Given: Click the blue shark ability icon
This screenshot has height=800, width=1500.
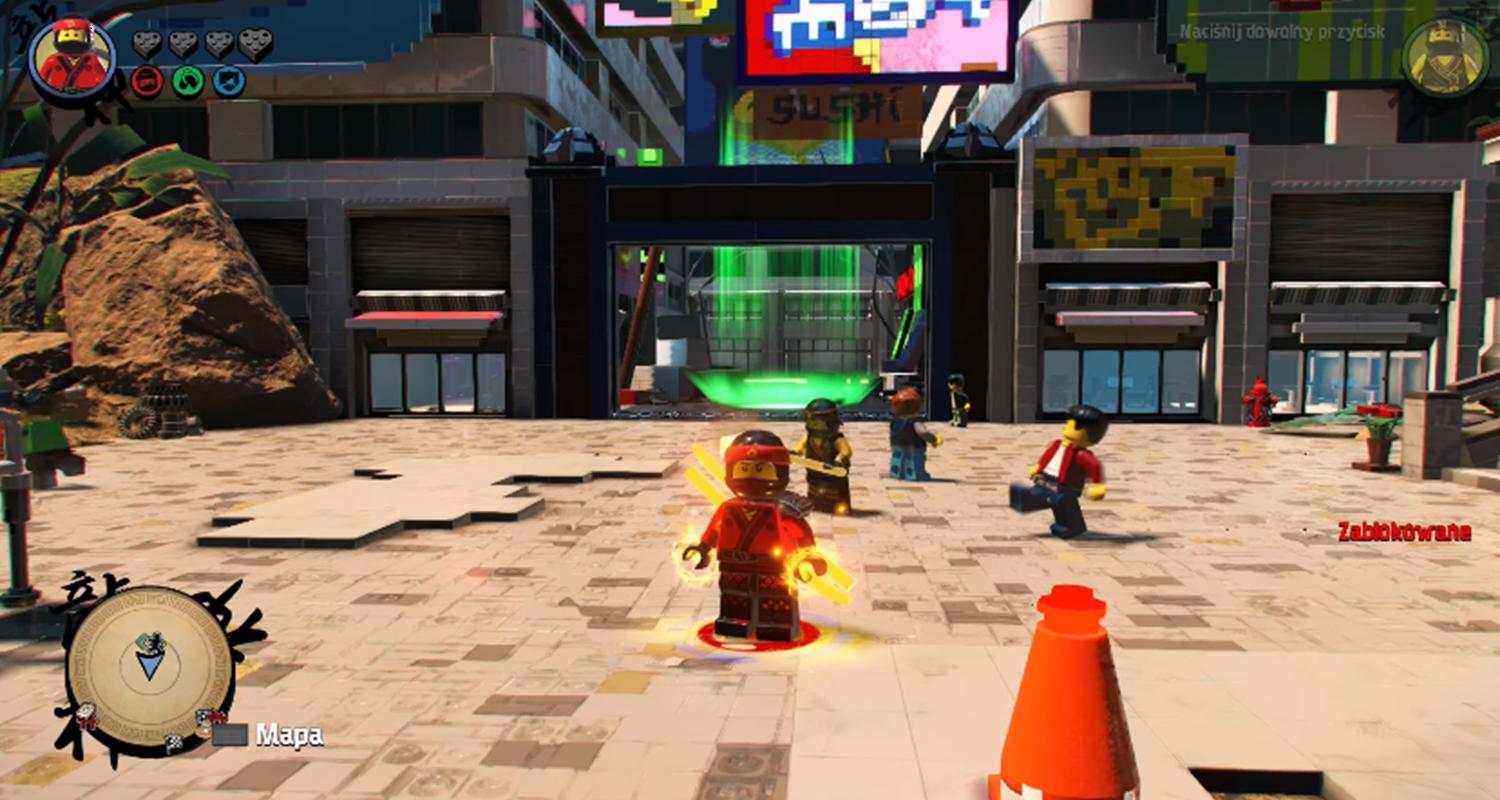Looking at the screenshot, I should coord(228,80).
